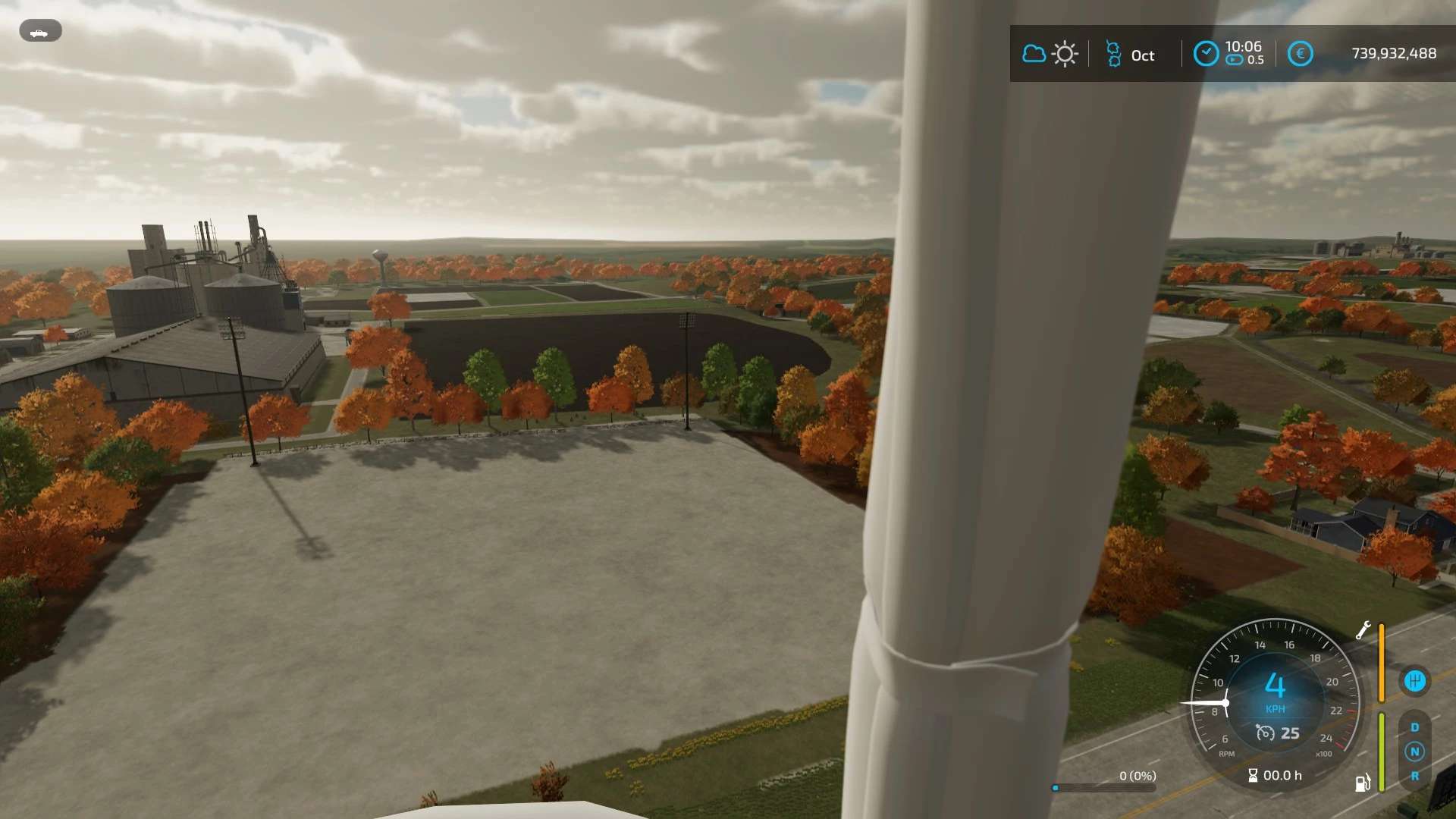The image size is (1456, 819).
Task: Open the euro money icon
Action: (x=1300, y=54)
